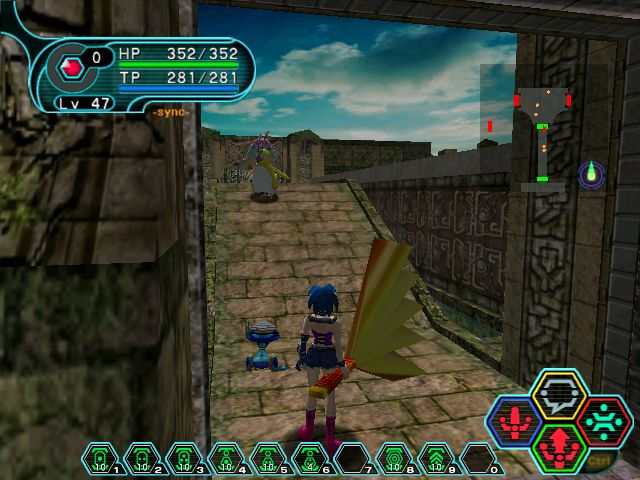Viewport: 640px width, 480px height.
Task: Click the green flame icon beside the minimap
Action: coord(591,174)
